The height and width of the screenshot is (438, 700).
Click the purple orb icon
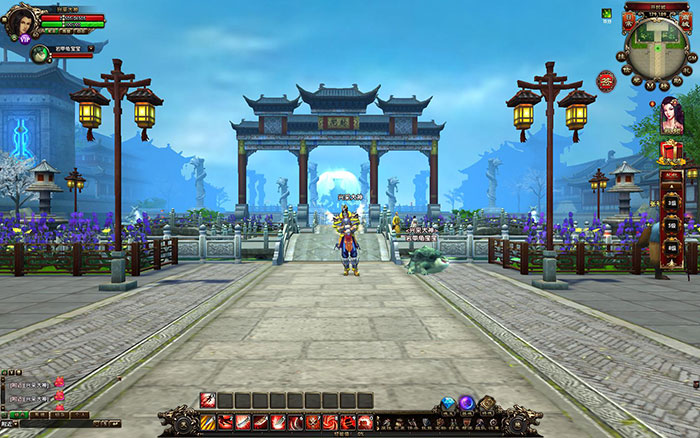[x=467, y=403]
